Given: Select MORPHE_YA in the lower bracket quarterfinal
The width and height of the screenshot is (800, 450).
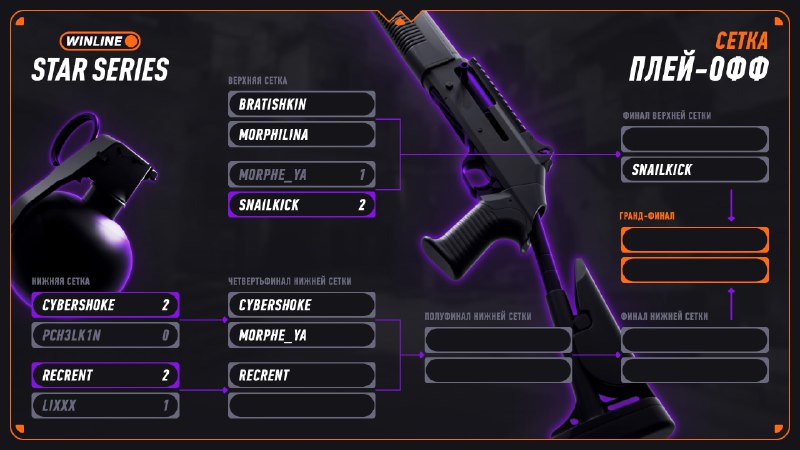Looking at the screenshot, I should point(302,335).
